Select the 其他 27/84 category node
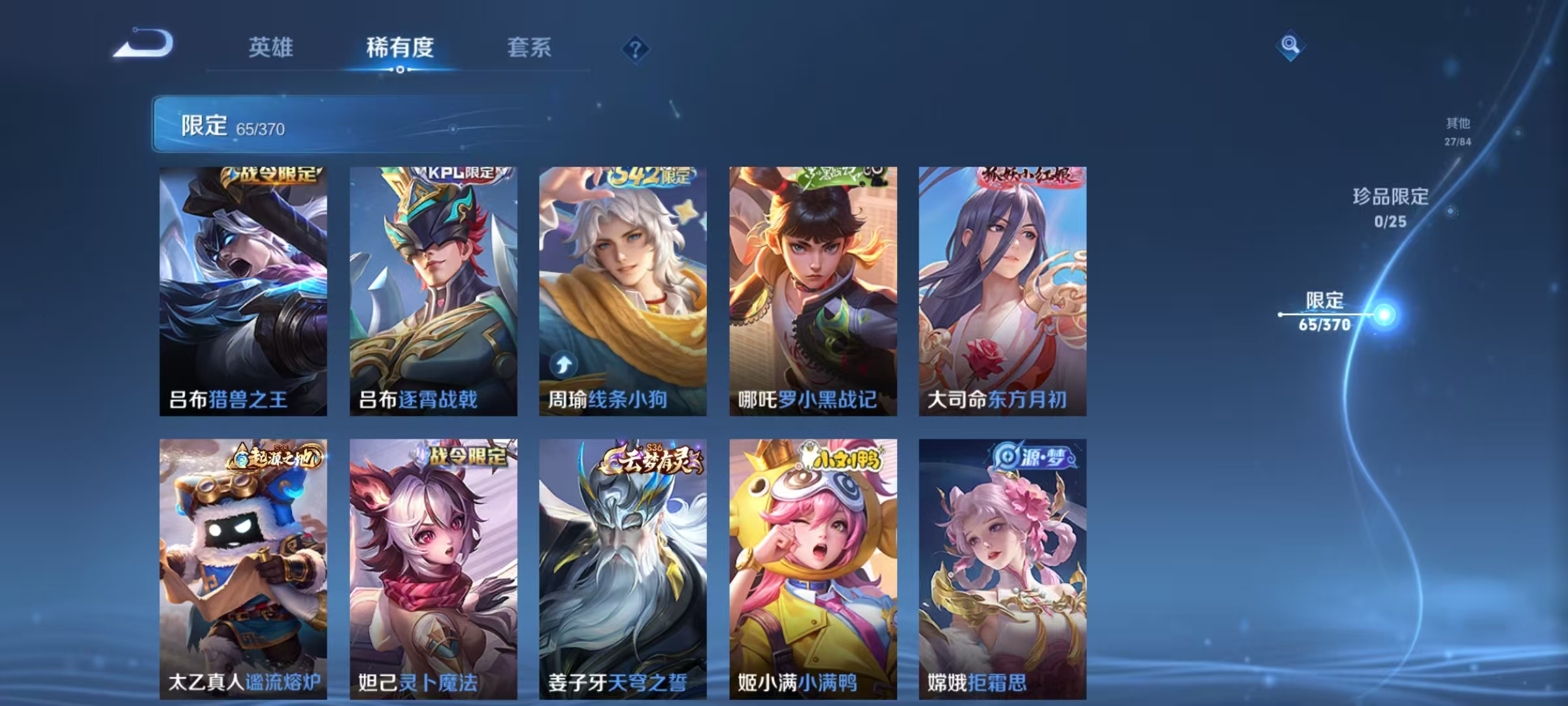 pos(1456,129)
